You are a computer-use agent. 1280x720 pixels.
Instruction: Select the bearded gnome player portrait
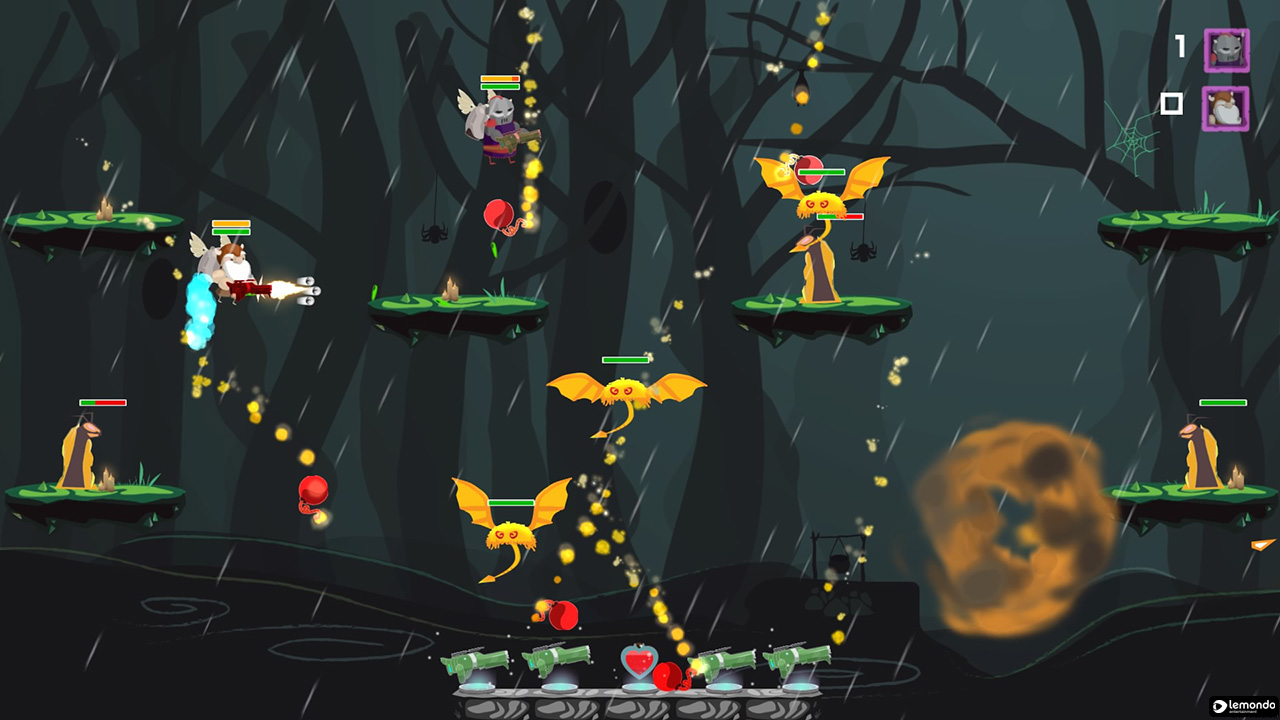click(1227, 110)
